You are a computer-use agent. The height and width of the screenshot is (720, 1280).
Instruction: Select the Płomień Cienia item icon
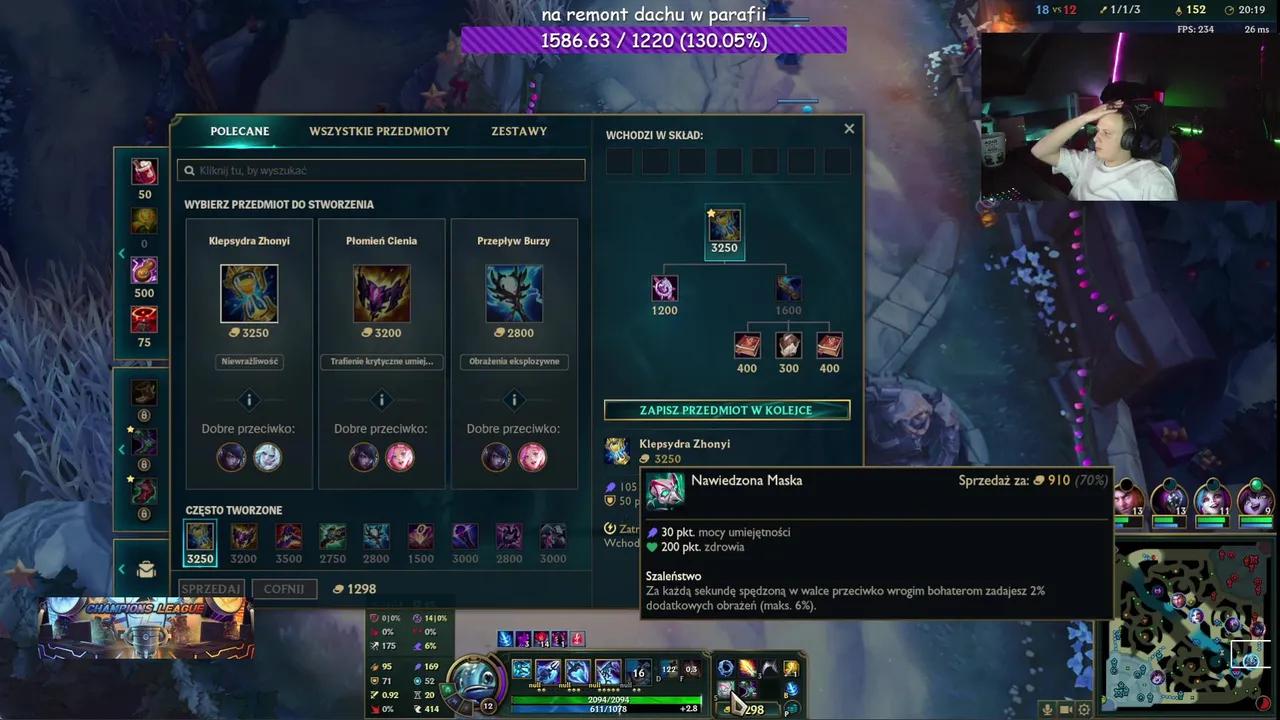[381, 293]
